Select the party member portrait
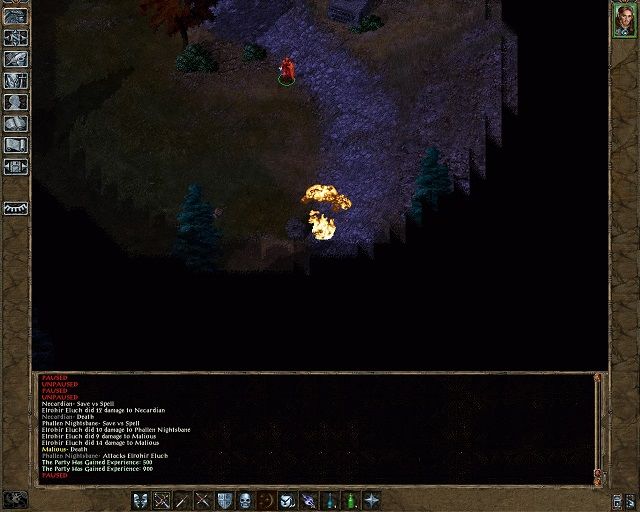The width and height of the screenshot is (640, 512). click(x=624, y=21)
